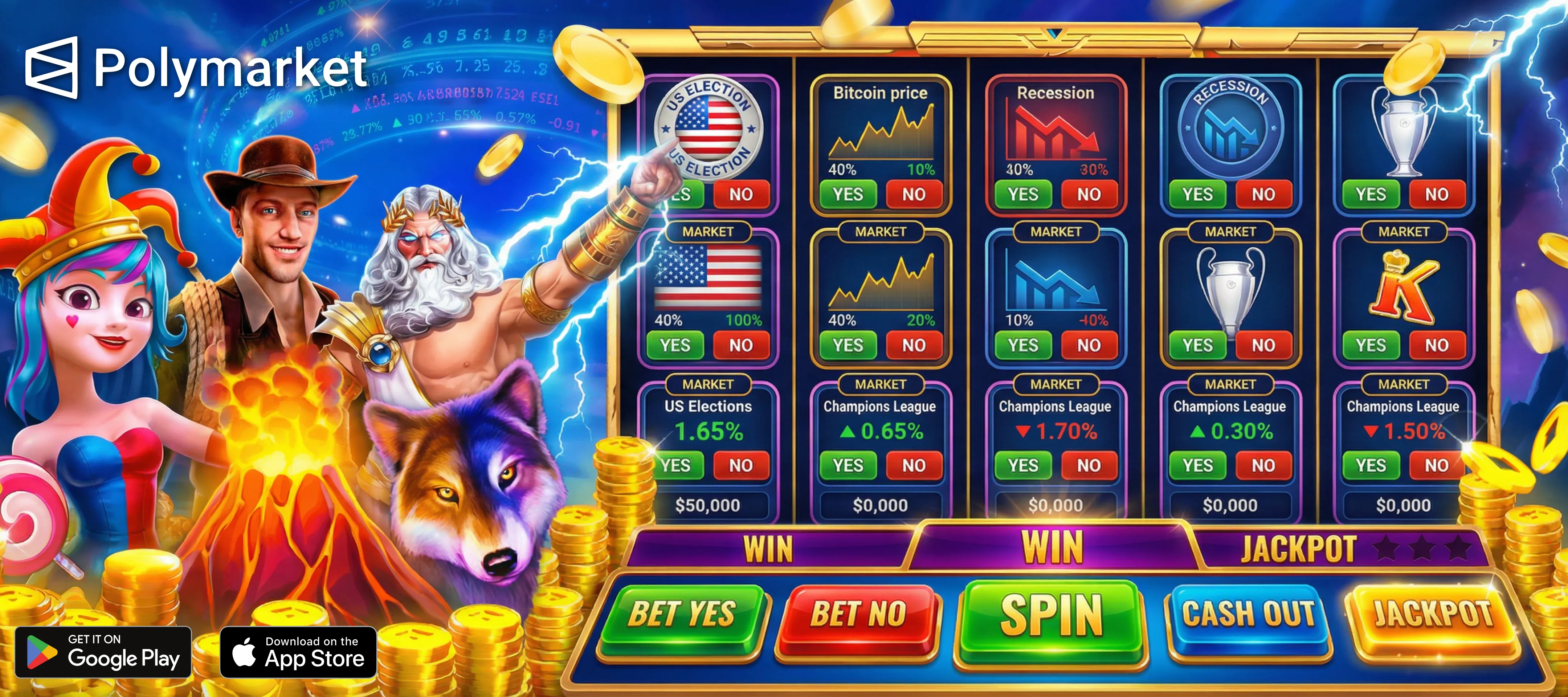Open the Google Play store badge
This screenshot has height=697, width=1568.
point(103,652)
